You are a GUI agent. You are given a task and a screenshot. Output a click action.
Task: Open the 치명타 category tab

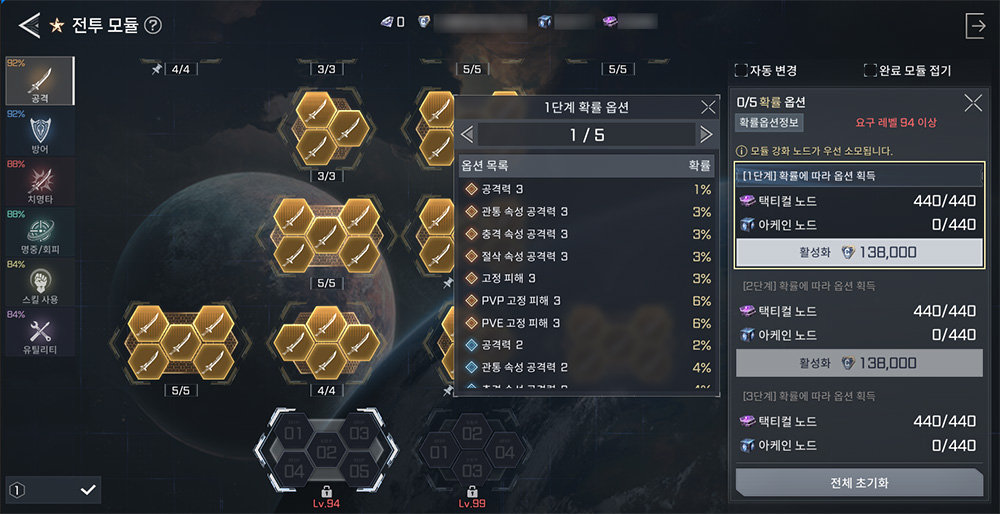pos(40,181)
